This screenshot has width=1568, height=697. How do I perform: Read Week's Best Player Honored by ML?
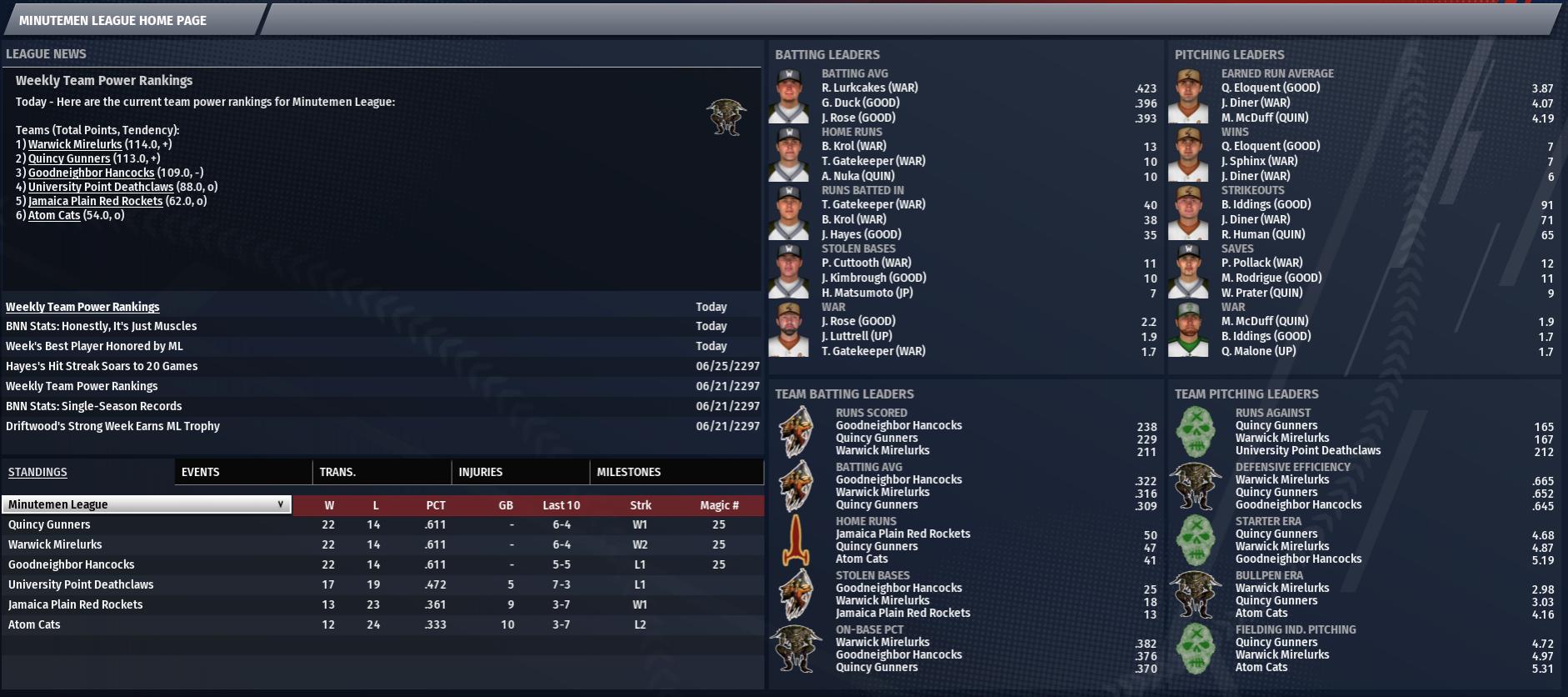click(x=94, y=346)
